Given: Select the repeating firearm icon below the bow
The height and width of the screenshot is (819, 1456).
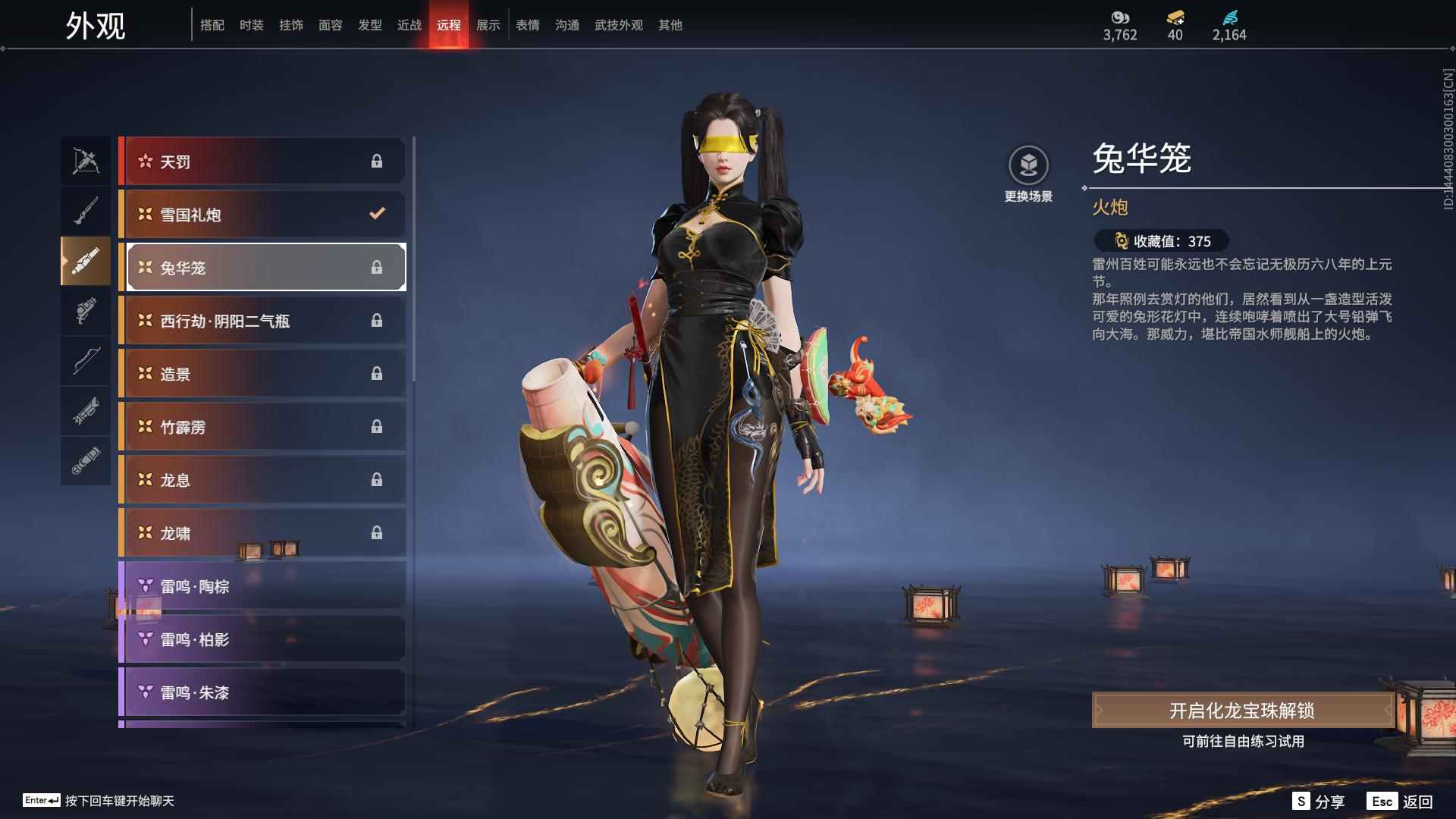Looking at the screenshot, I should click(86, 412).
